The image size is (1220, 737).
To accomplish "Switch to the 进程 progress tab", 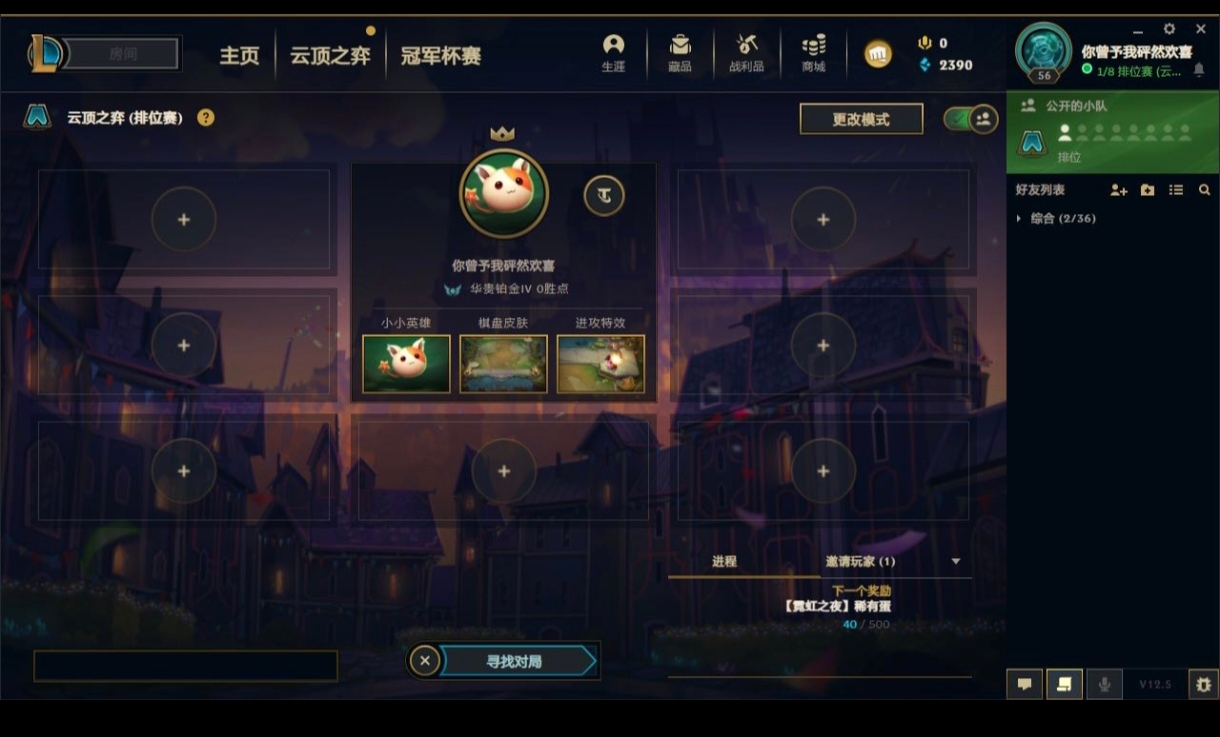I will 724,562.
